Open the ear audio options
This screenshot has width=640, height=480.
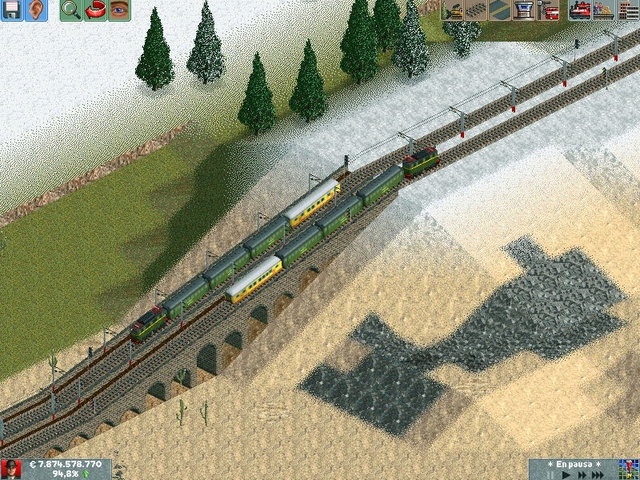coord(36,11)
